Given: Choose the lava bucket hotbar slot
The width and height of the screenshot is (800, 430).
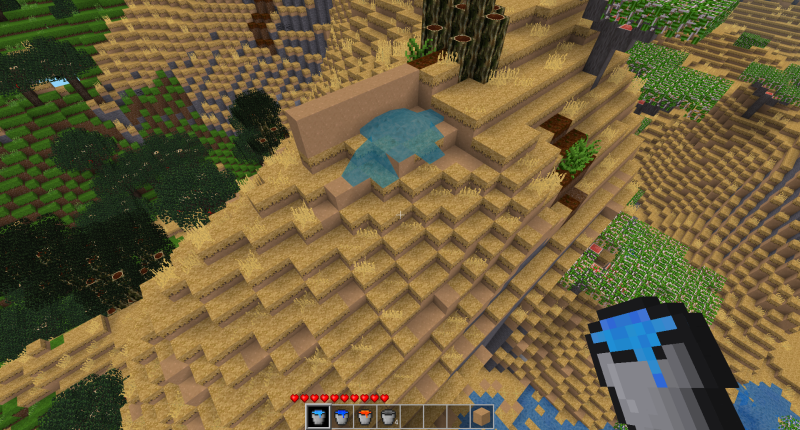Looking at the screenshot, I should pos(364,417).
